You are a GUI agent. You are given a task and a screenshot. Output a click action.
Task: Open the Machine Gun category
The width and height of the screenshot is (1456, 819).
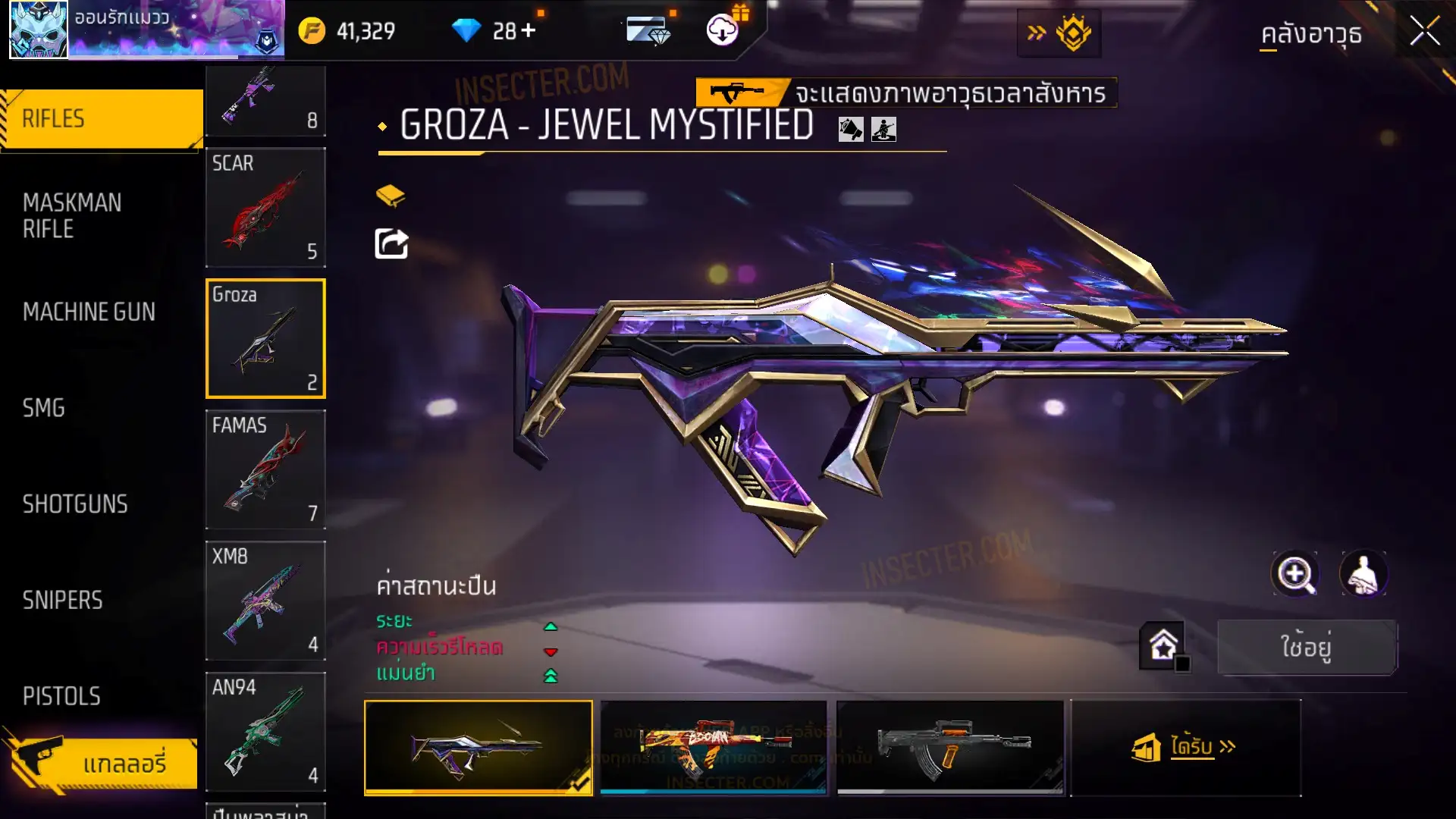point(89,312)
